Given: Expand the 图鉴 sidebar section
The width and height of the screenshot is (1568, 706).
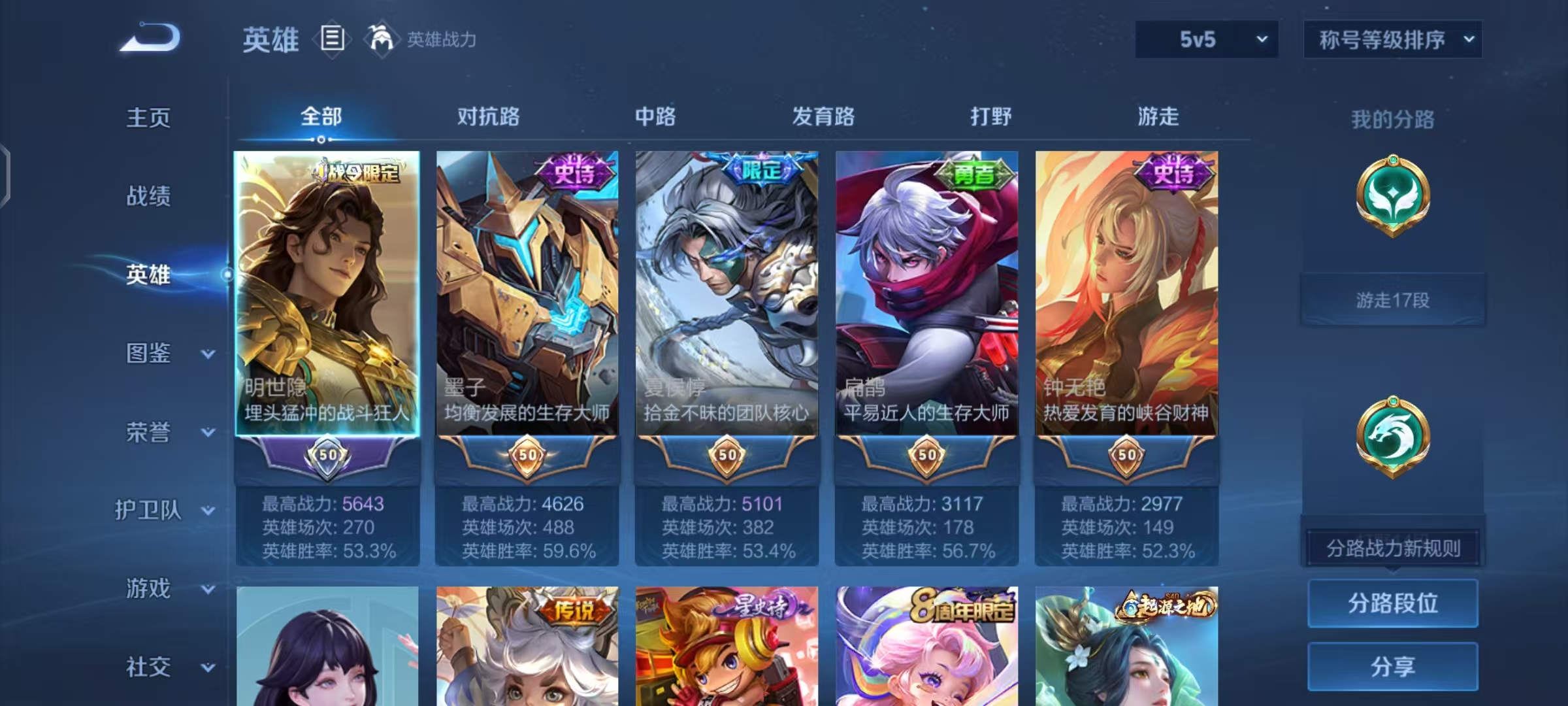Looking at the screenshot, I should [149, 354].
